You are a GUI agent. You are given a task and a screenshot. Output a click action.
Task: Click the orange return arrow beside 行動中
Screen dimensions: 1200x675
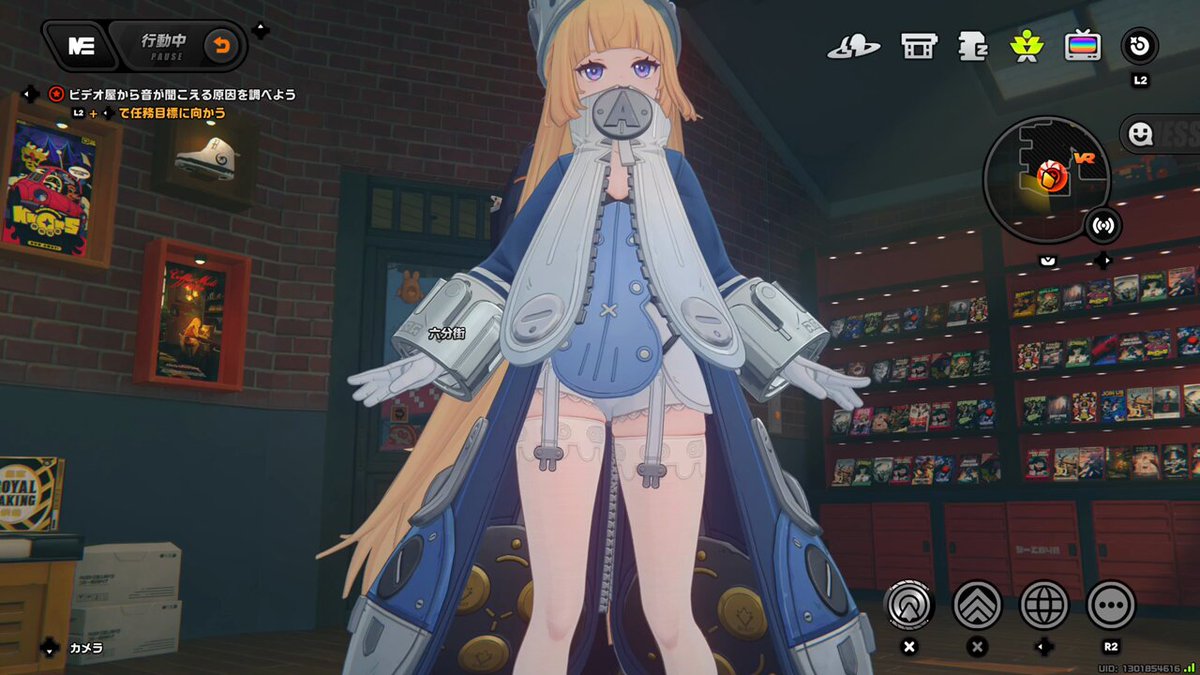pyautogui.click(x=222, y=46)
